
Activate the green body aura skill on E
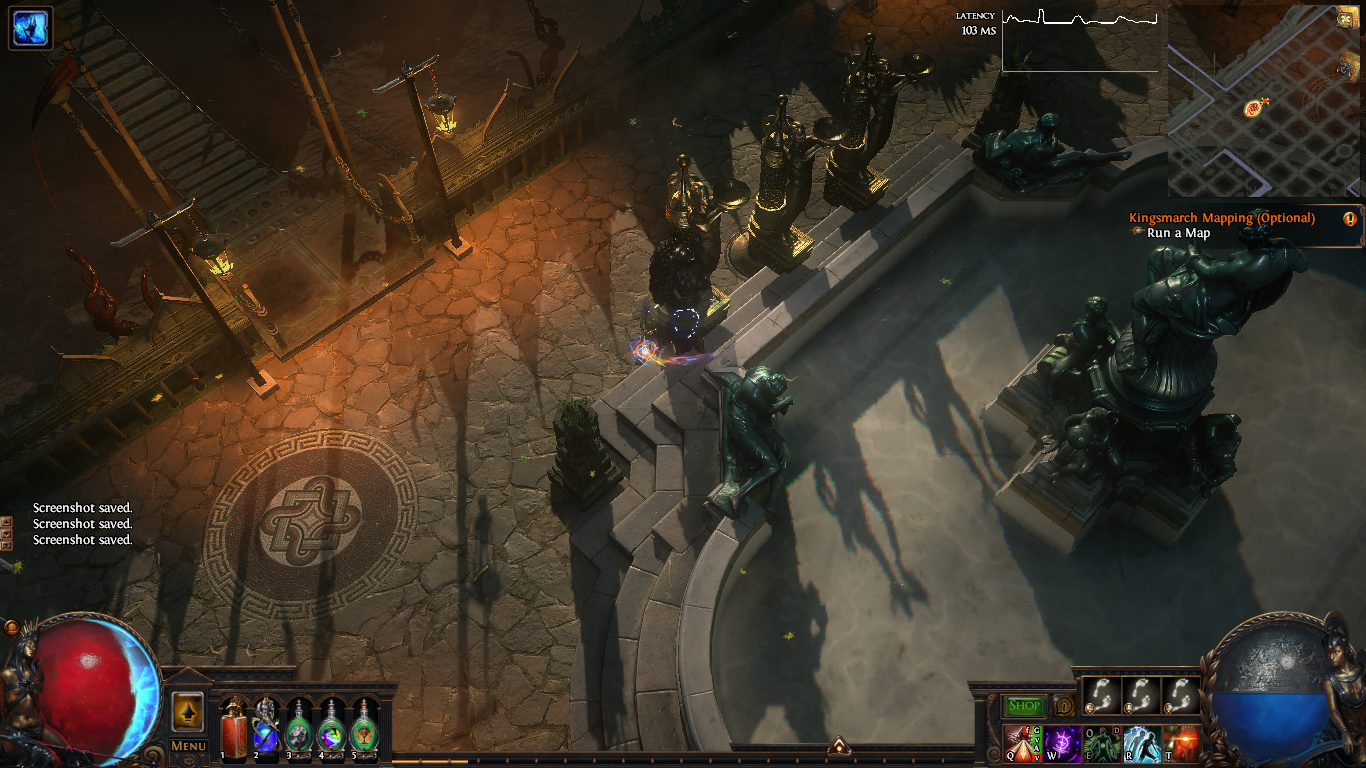click(1101, 744)
